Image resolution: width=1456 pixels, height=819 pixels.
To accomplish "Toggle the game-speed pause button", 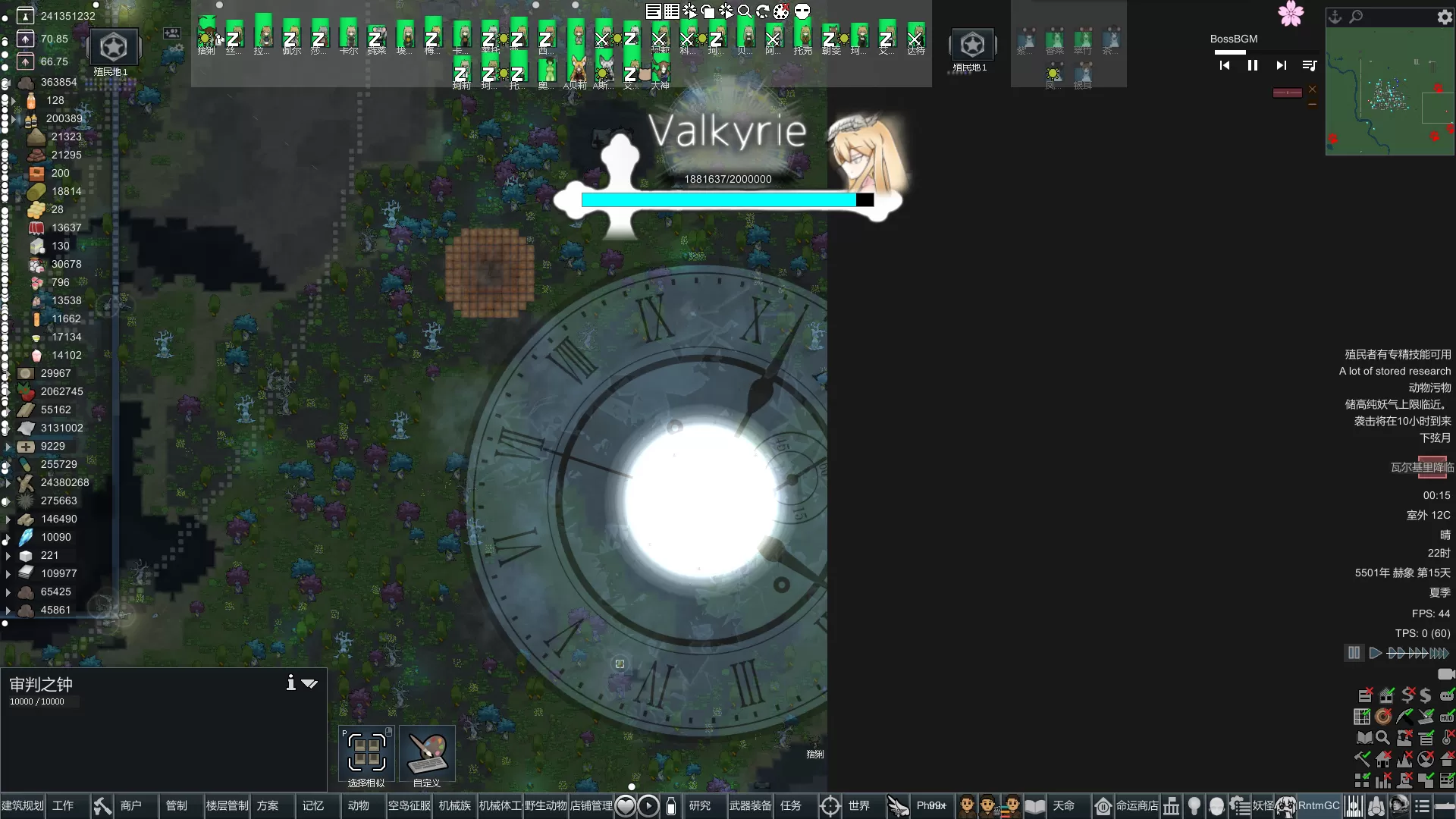I will (x=1354, y=653).
